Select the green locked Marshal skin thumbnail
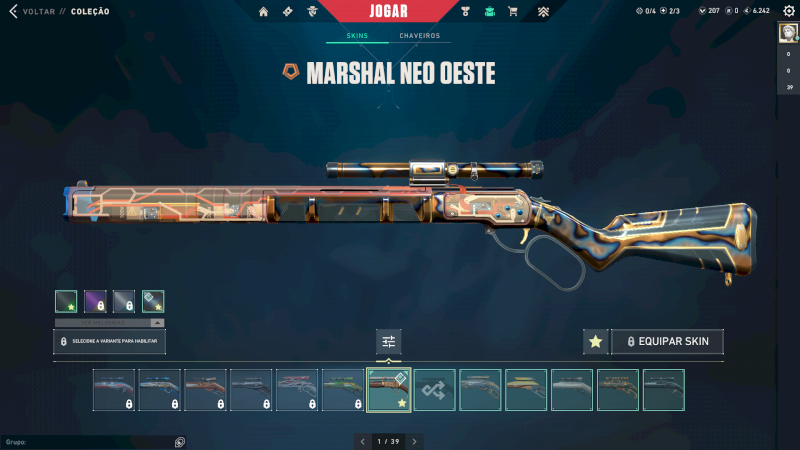The image size is (800, 450). pos(343,390)
